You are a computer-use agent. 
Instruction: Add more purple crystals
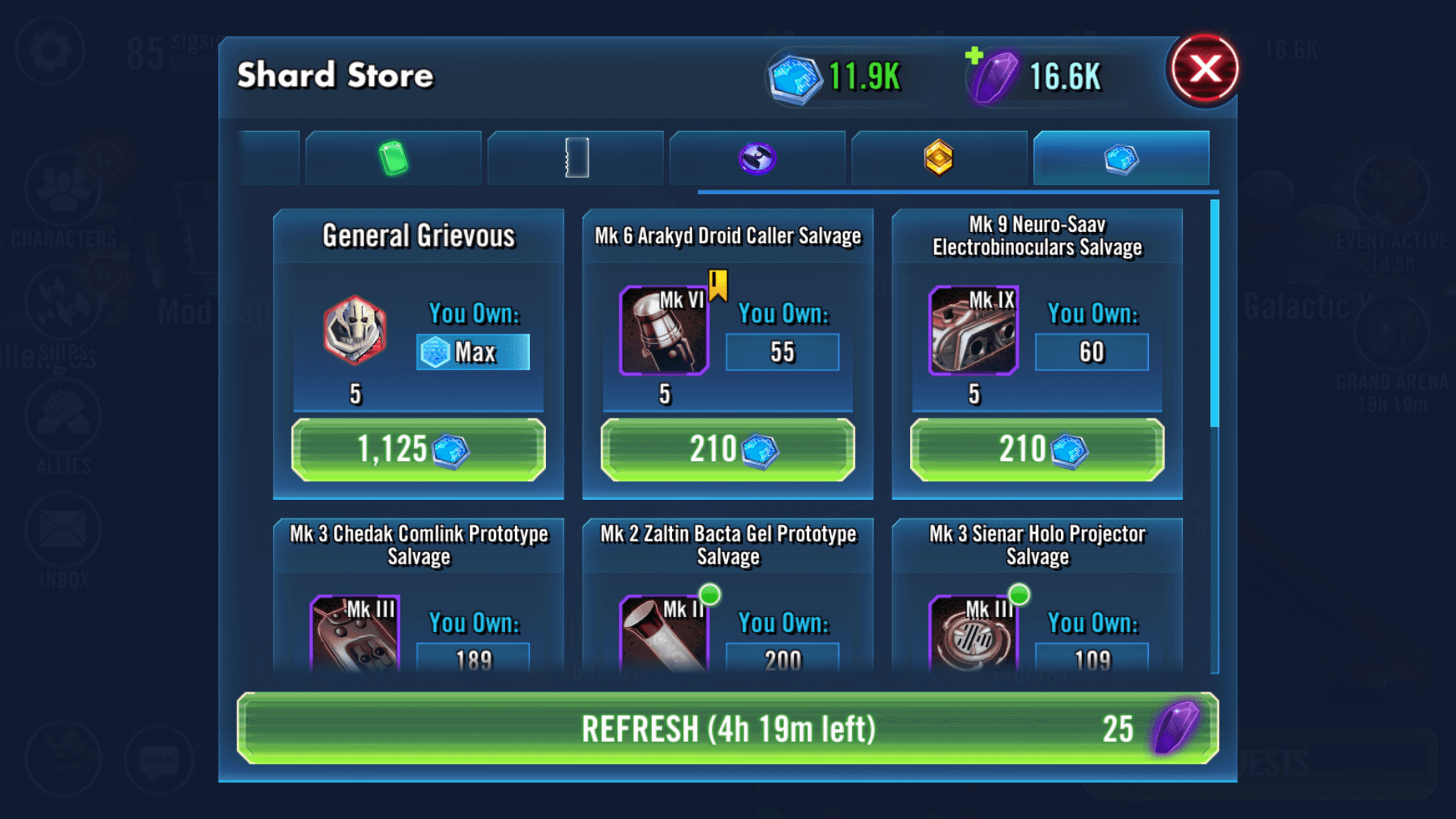click(975, 57)
